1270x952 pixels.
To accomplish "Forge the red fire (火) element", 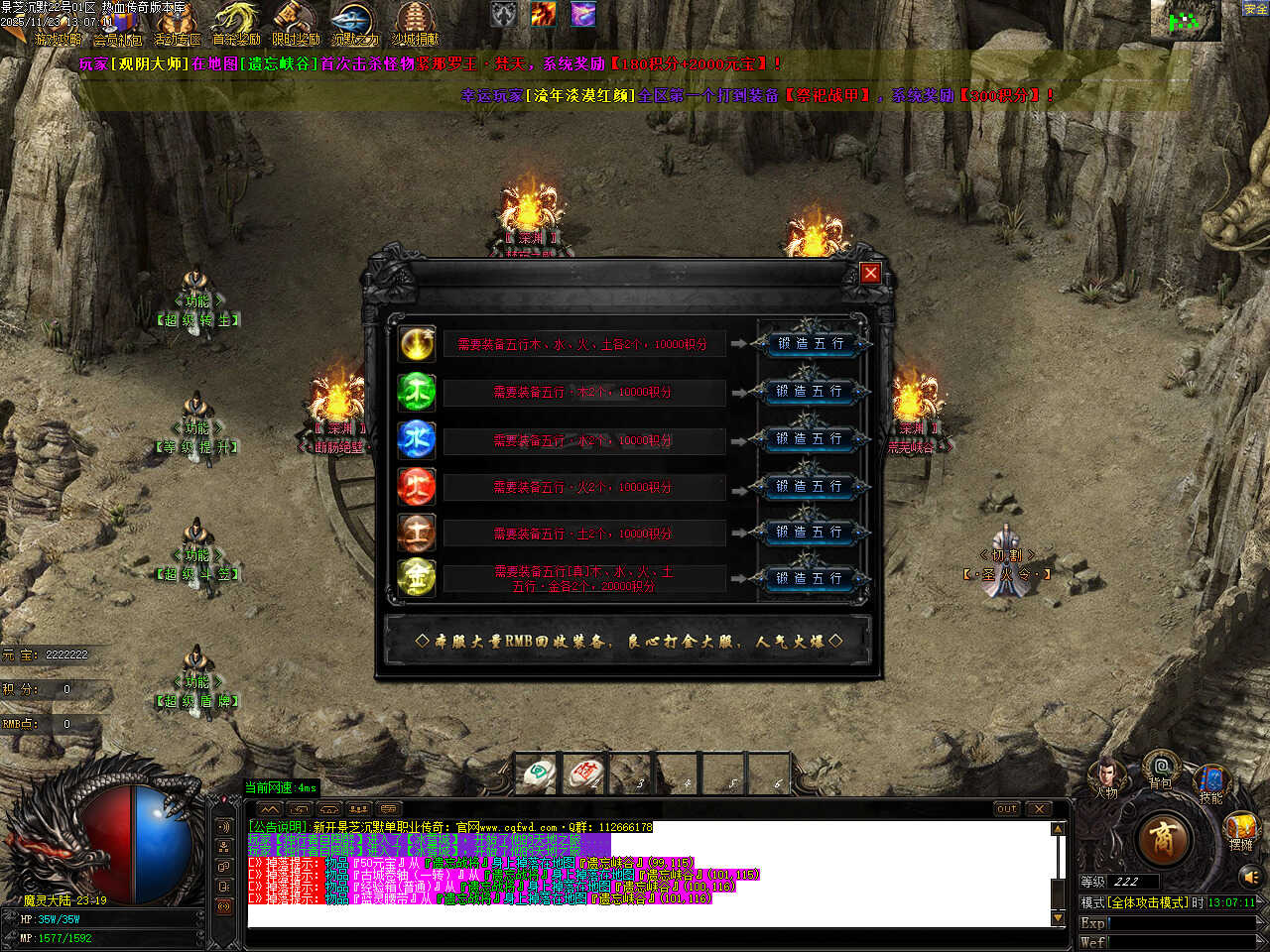I will point(811,486).
